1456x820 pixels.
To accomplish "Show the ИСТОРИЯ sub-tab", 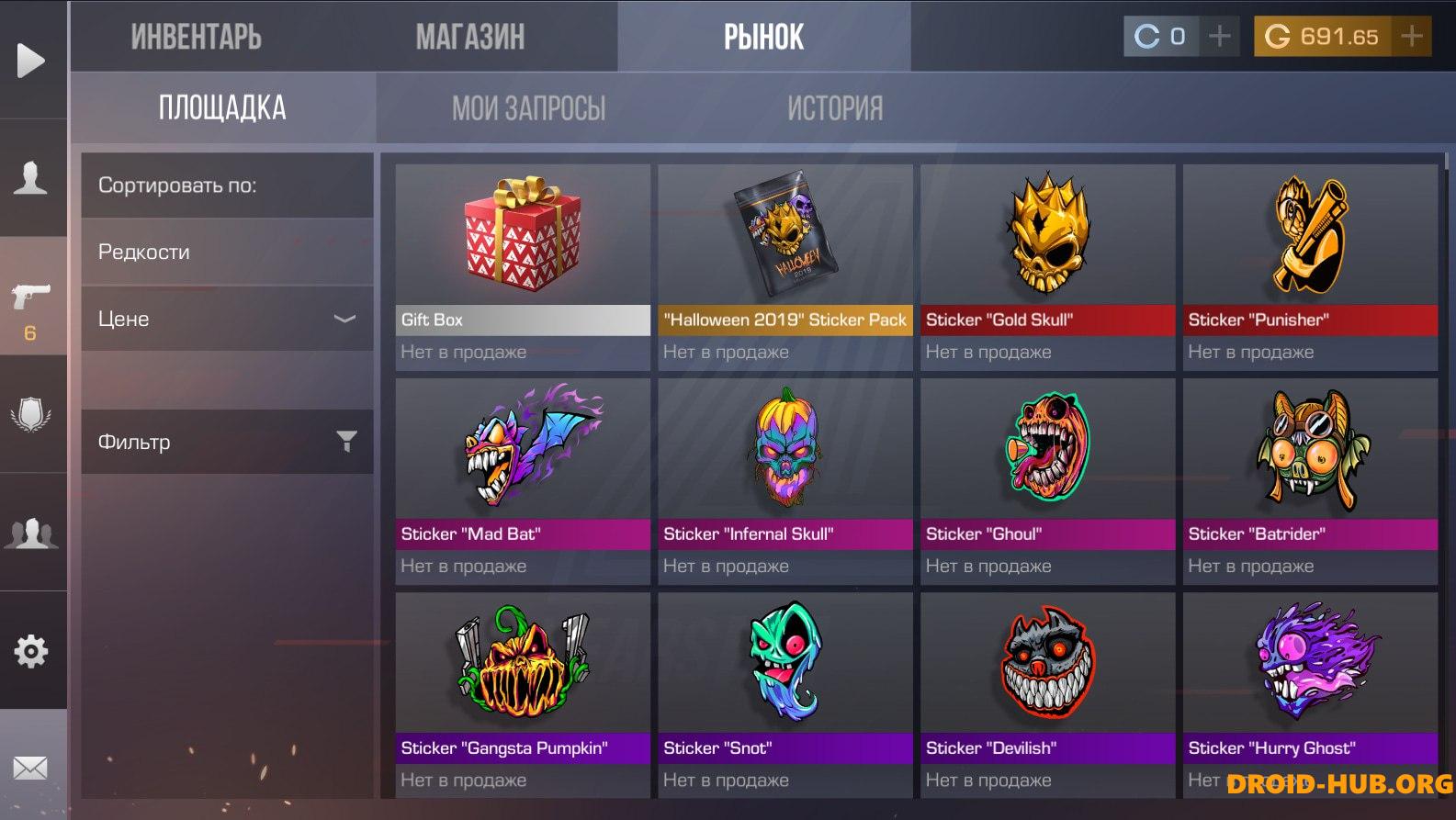I will [x=834, y=108].
